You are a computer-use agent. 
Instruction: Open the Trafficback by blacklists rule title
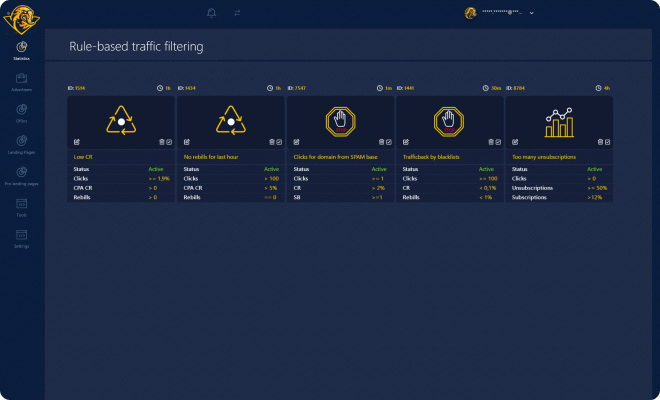(x=430, y=157)
